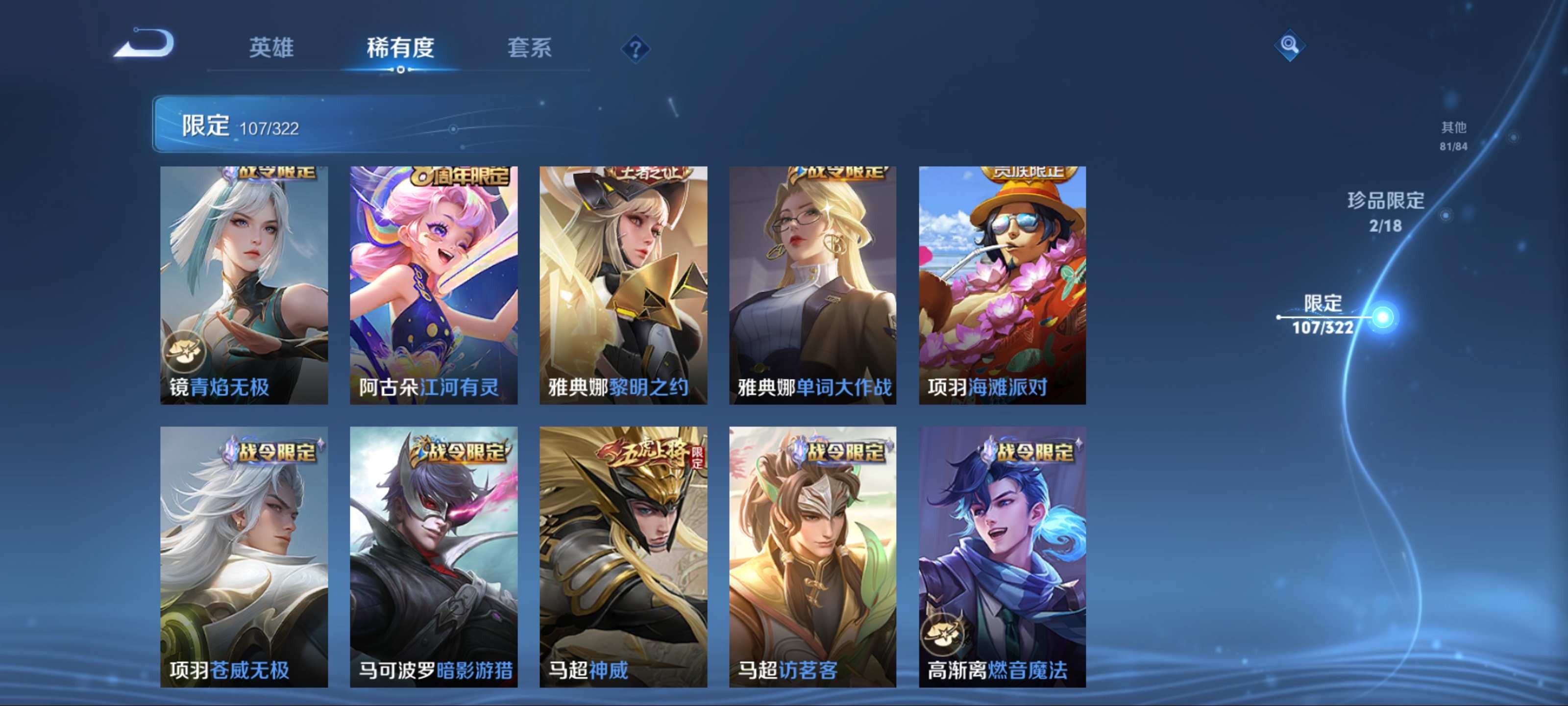The width and height of the screenshot is (1568, 706).
Task: Open the 马超 访茗客 skin
Action: coord(812,556)
